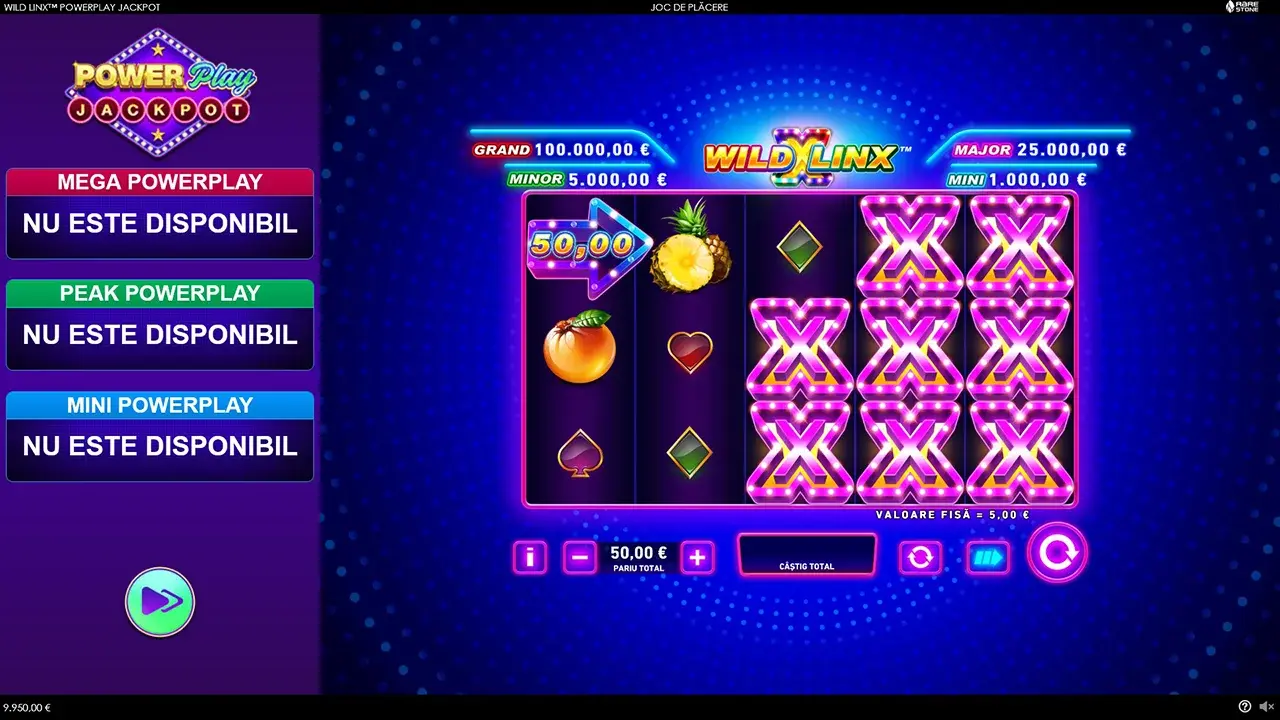Open the game information panel

529,557
